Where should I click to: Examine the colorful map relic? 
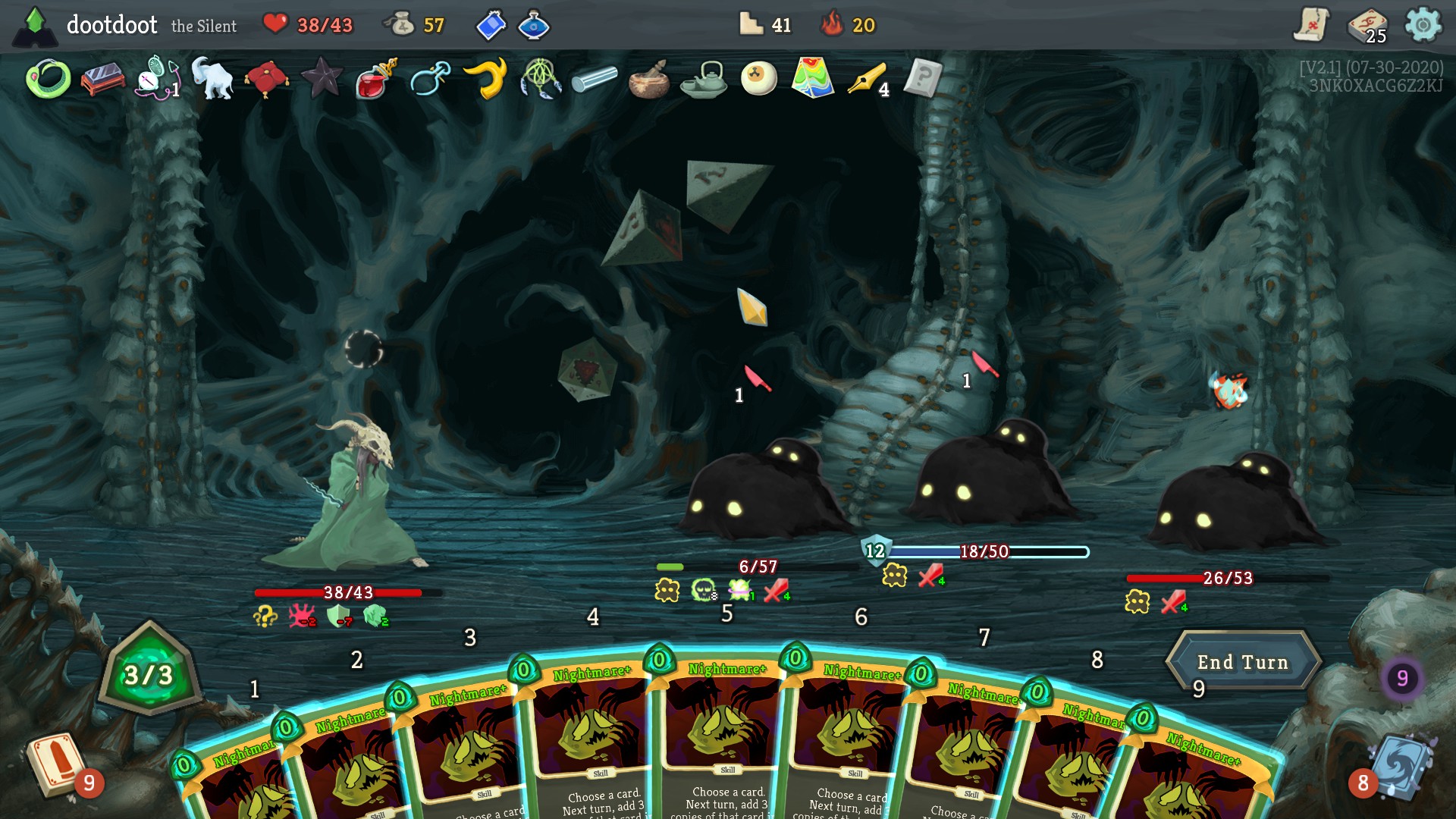813,78
